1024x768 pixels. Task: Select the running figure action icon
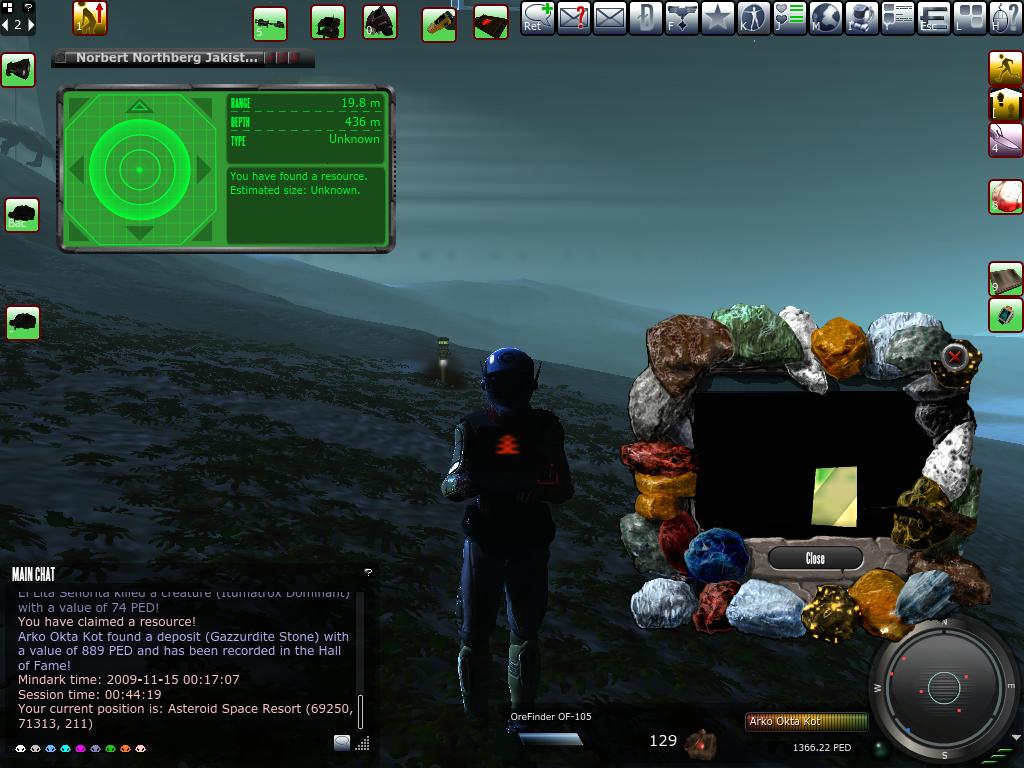(x=1005, y=68)
